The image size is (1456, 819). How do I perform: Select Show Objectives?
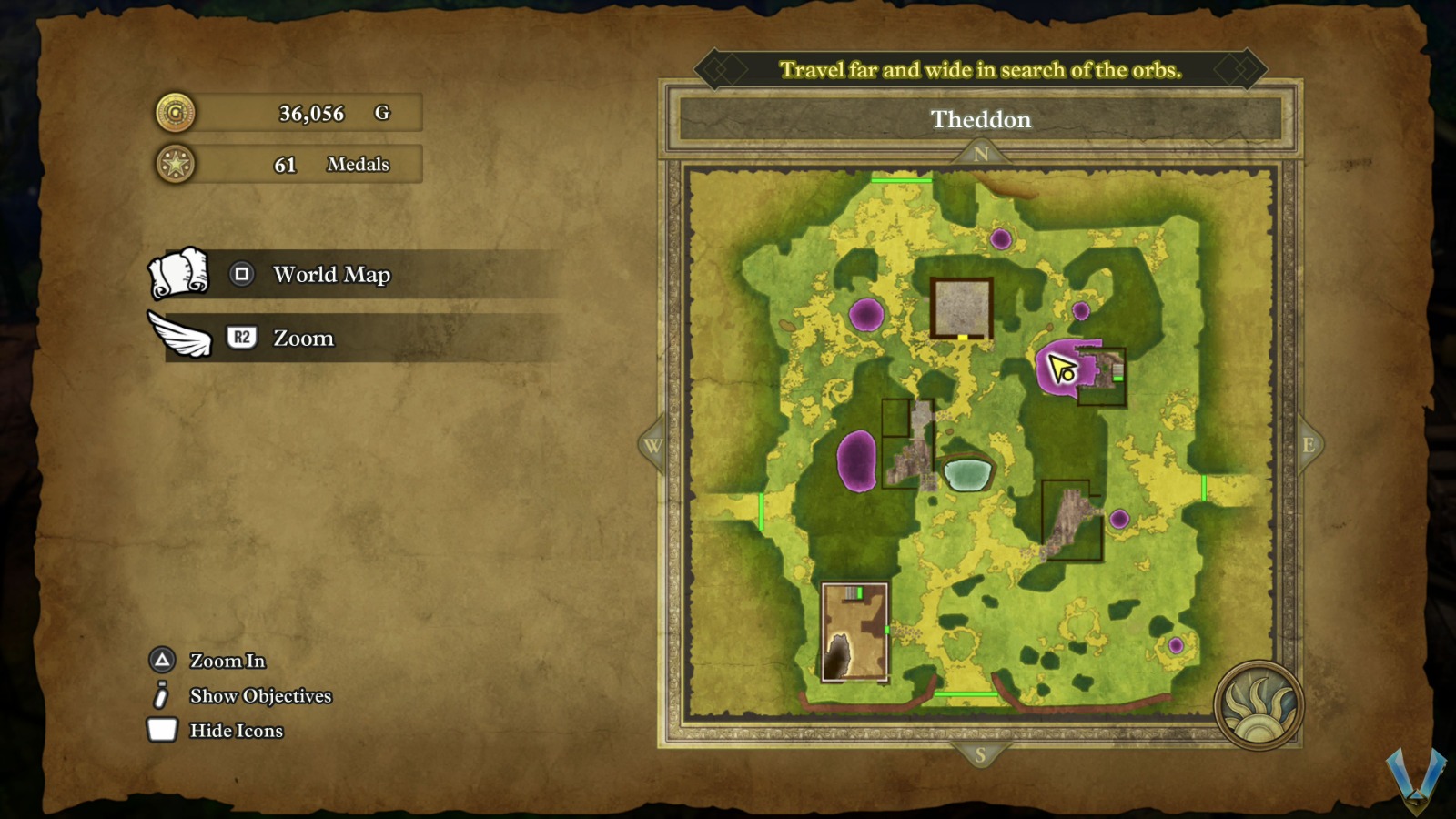point(259,696)
